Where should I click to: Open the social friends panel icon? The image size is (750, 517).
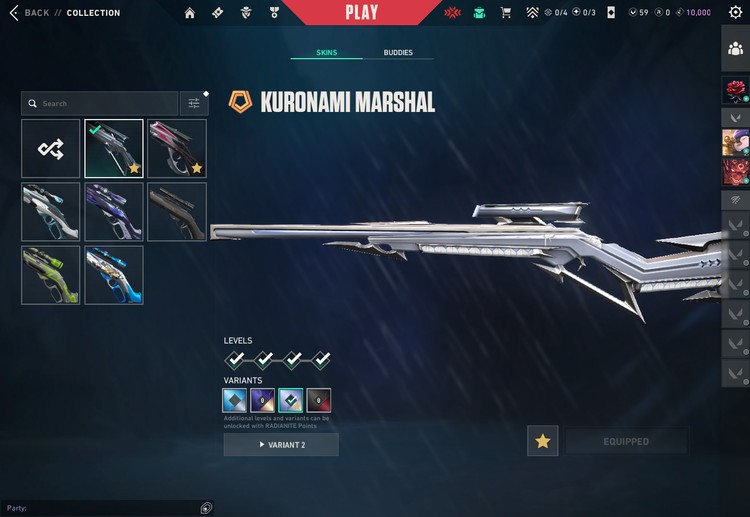[735, 49]
